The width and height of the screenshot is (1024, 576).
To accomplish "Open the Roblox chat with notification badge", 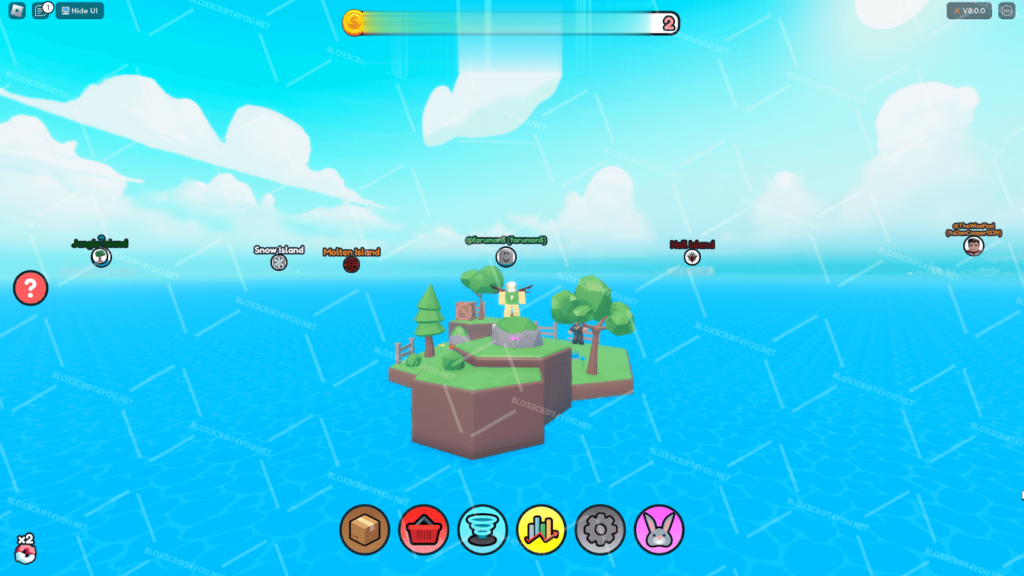I will click(42, 11).
